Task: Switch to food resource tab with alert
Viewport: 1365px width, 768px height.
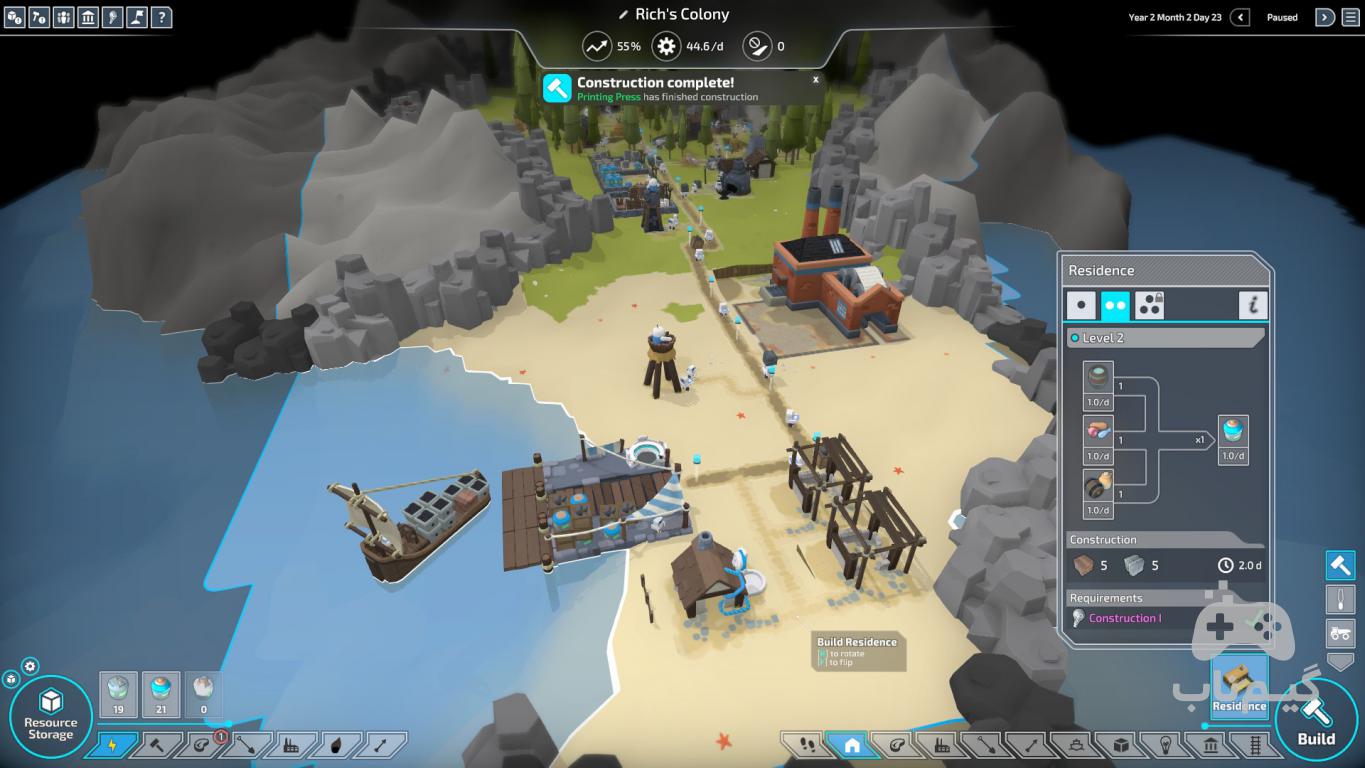Action: (x=202, y=745)
